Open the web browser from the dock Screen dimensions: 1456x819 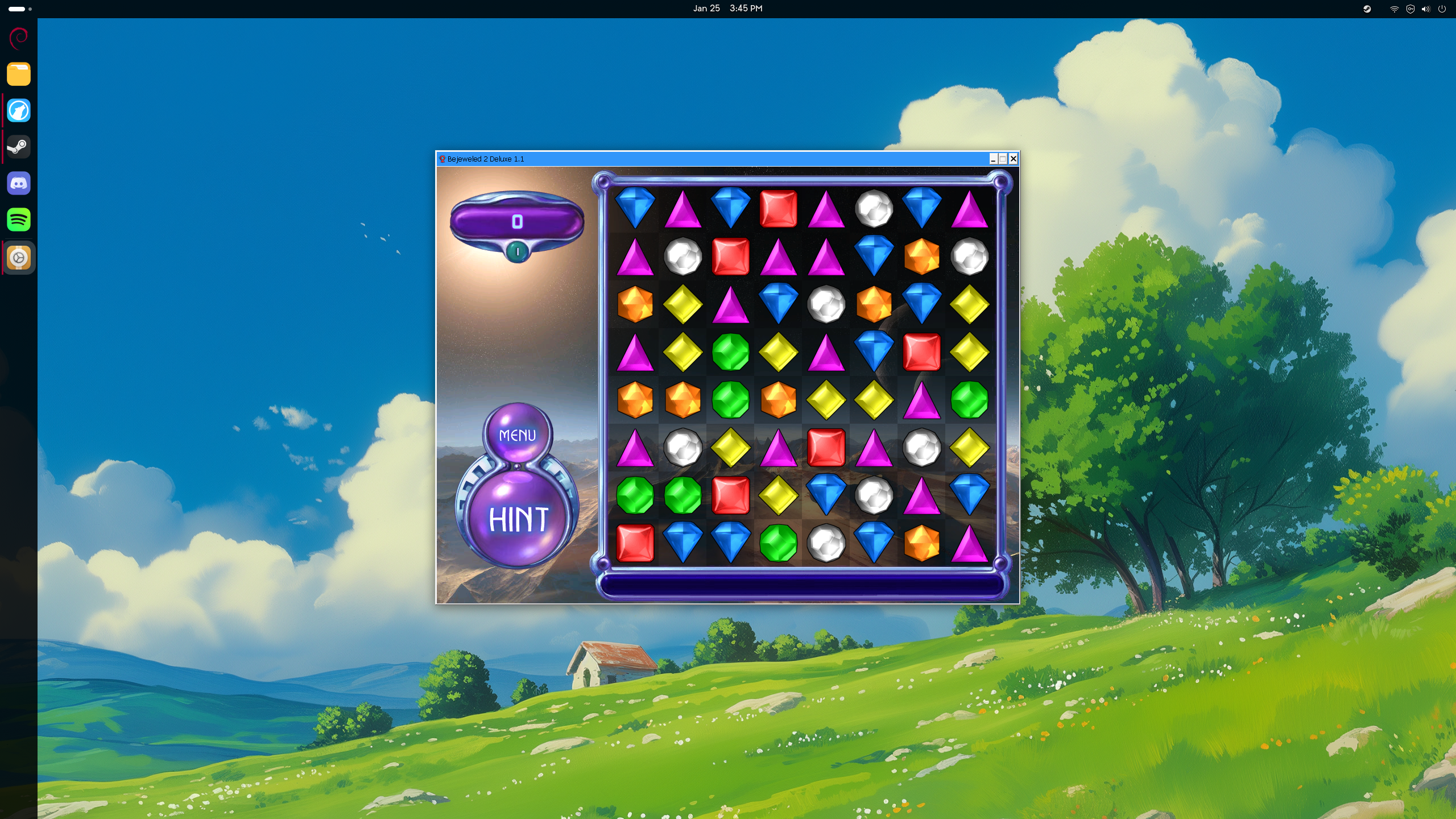tap(19, 110)
